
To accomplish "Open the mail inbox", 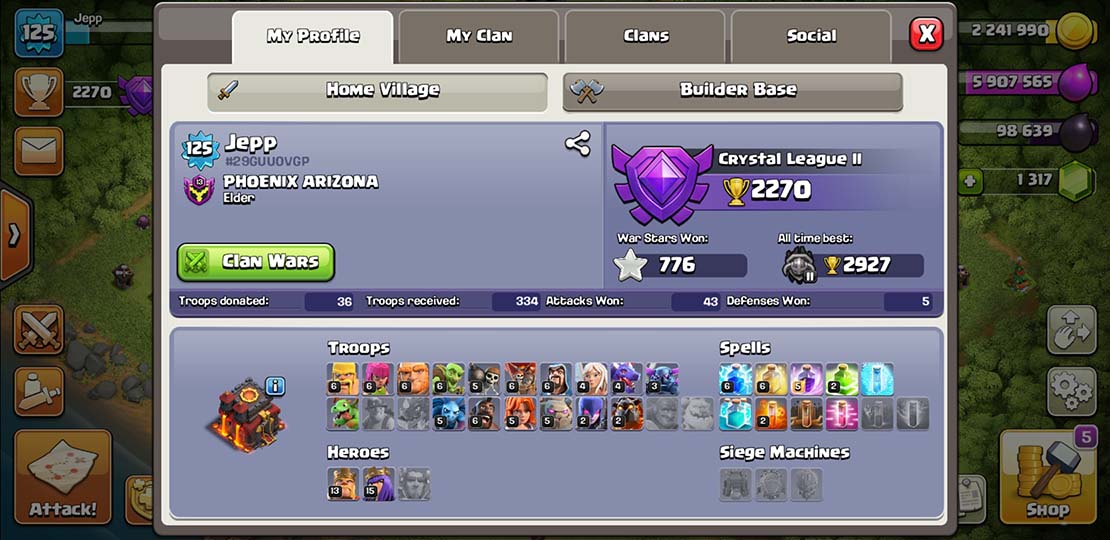I will (39, 150).
